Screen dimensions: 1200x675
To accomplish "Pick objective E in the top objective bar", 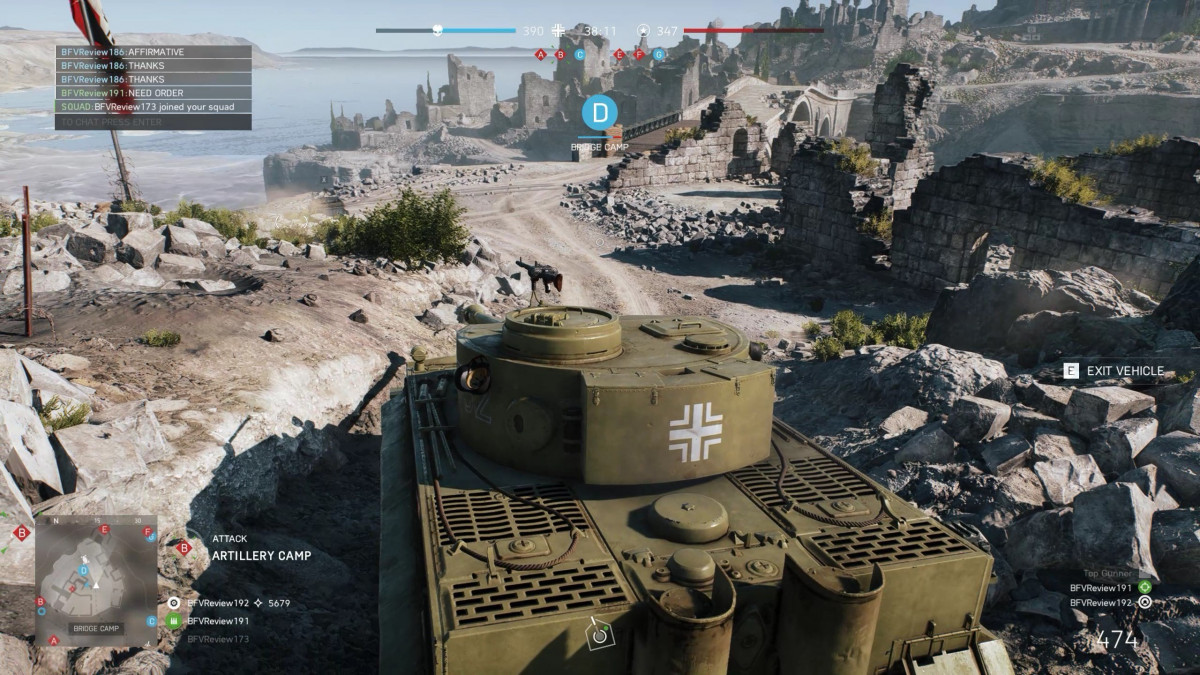I will click(x=619, y=55).
